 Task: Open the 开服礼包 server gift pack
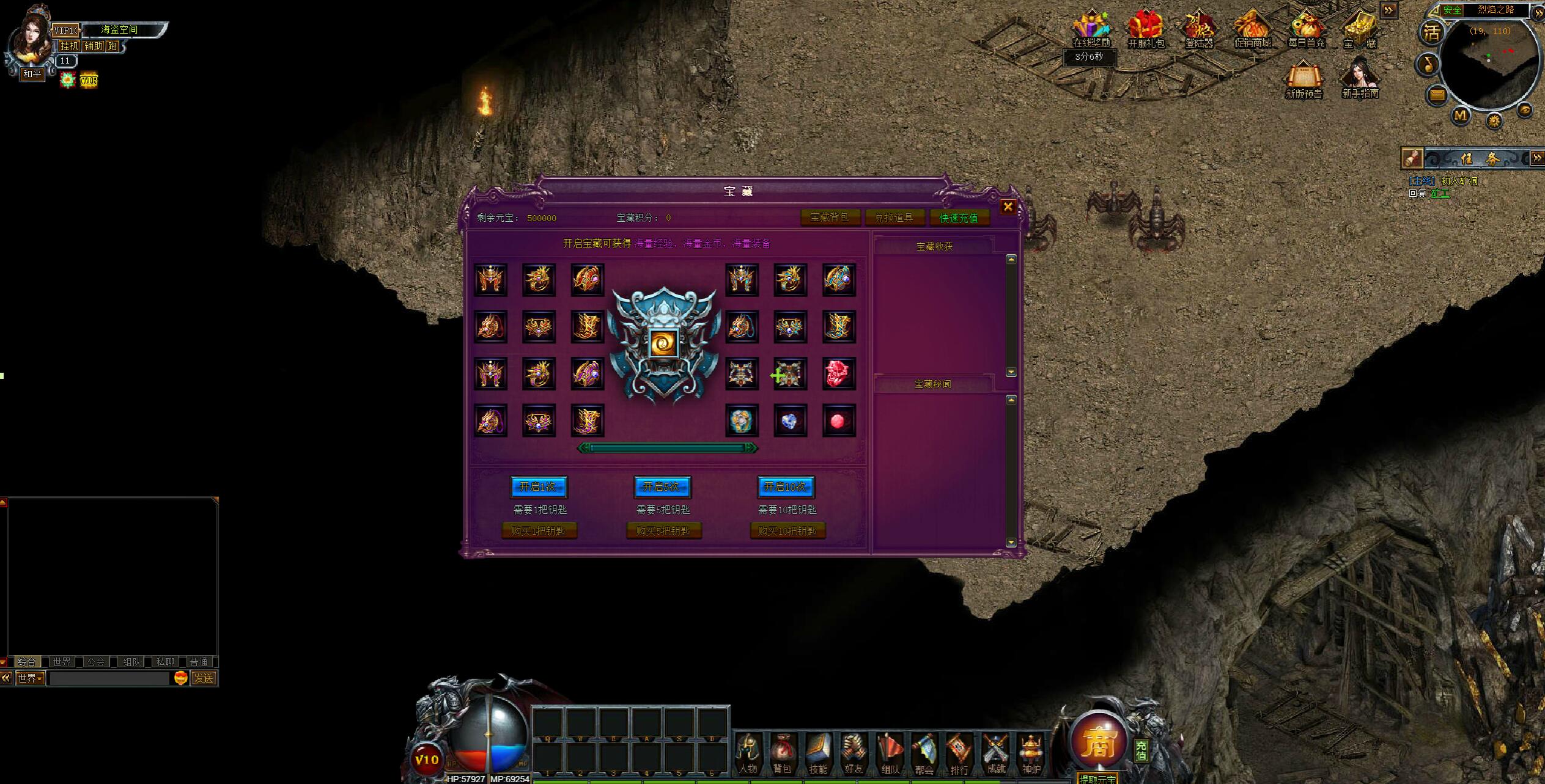click(1146, 28)
